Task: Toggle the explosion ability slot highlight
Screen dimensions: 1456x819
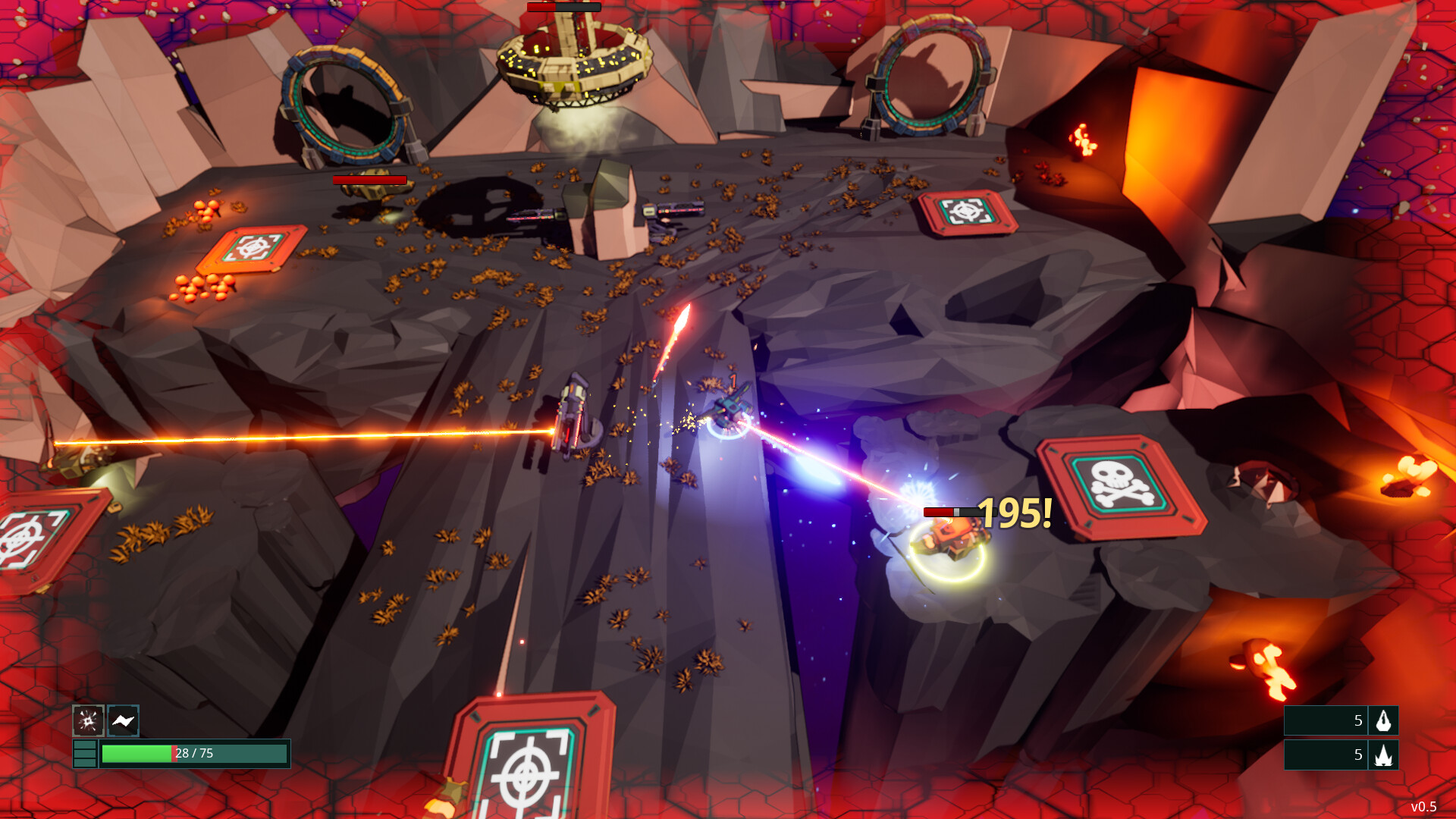Action: click(x=88, y=720)
